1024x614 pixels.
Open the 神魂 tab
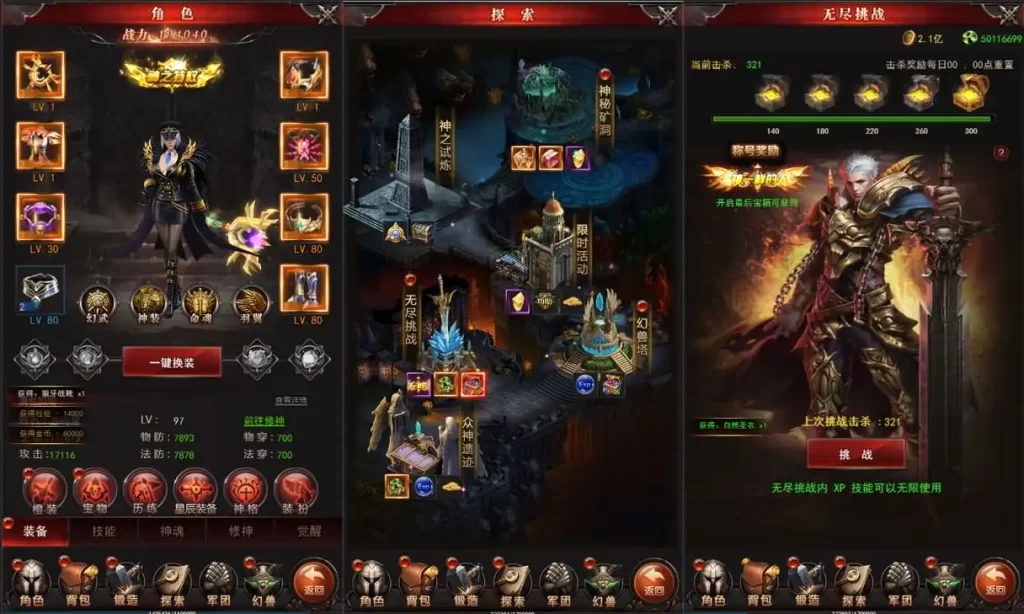174,531
